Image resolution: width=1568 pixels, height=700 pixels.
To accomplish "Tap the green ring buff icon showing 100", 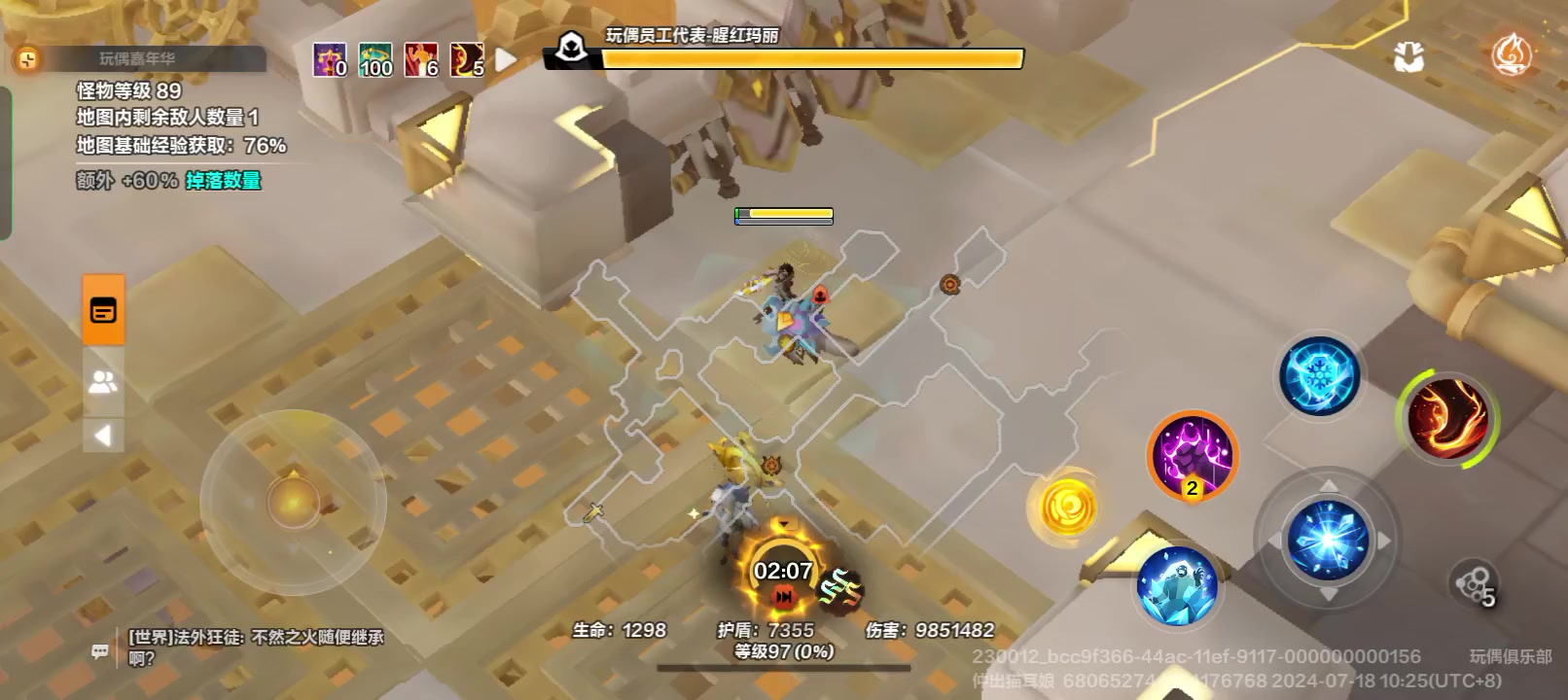I will (x=376, y=60).
